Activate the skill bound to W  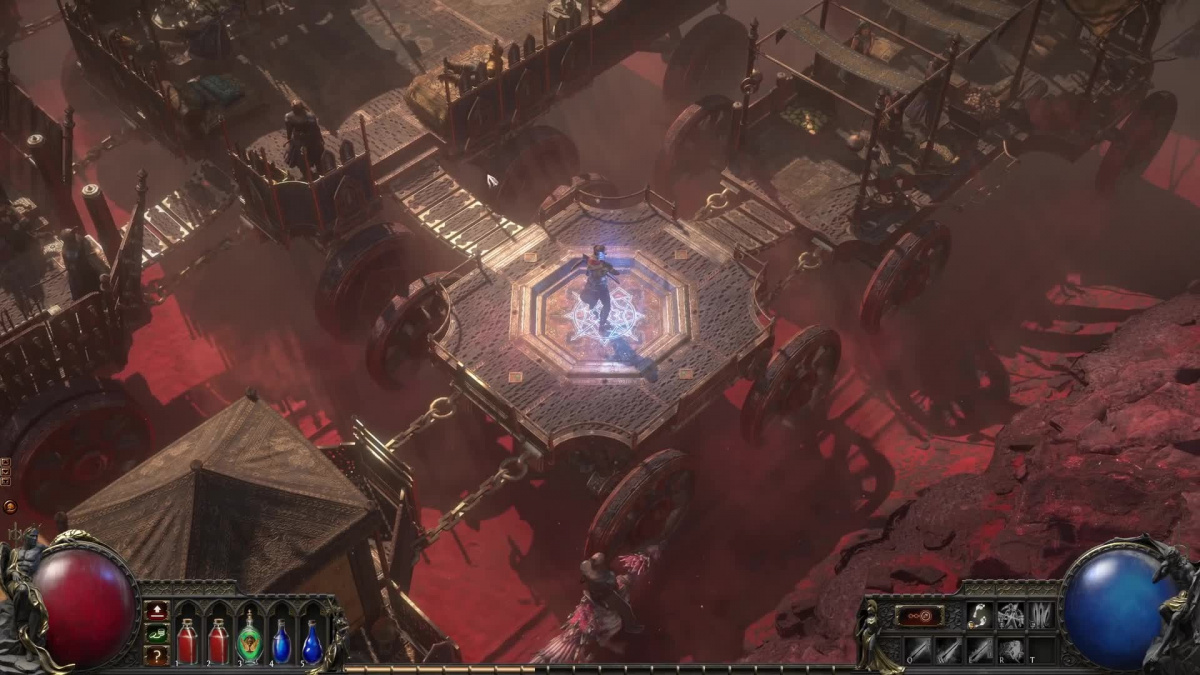click(949, 650)
